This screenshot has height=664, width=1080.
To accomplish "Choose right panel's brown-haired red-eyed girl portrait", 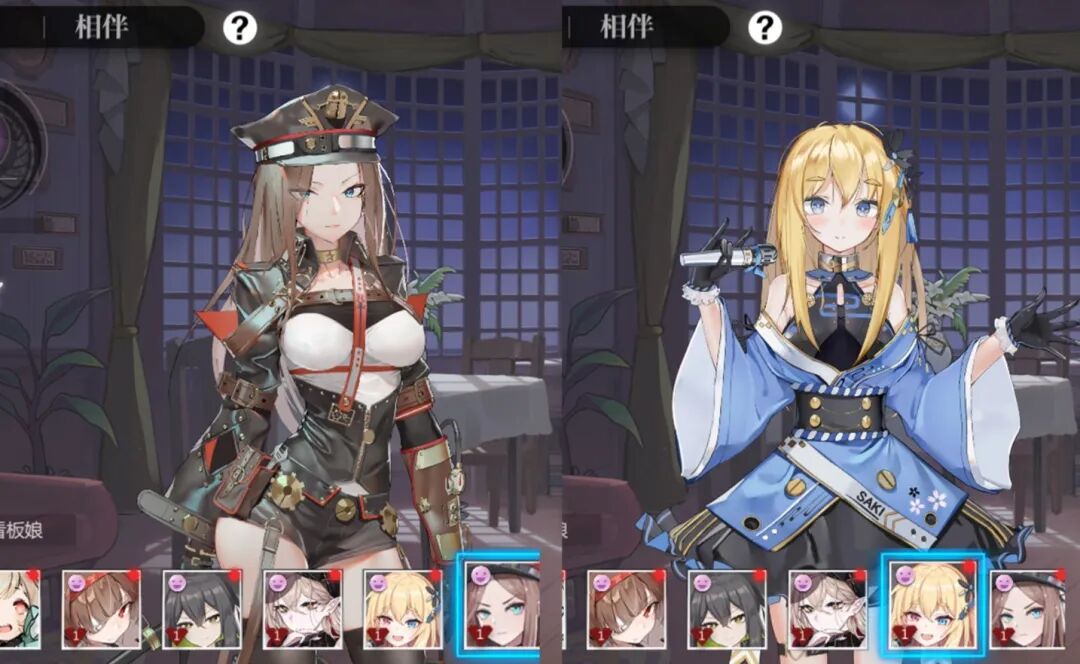I will coord(626,609).
